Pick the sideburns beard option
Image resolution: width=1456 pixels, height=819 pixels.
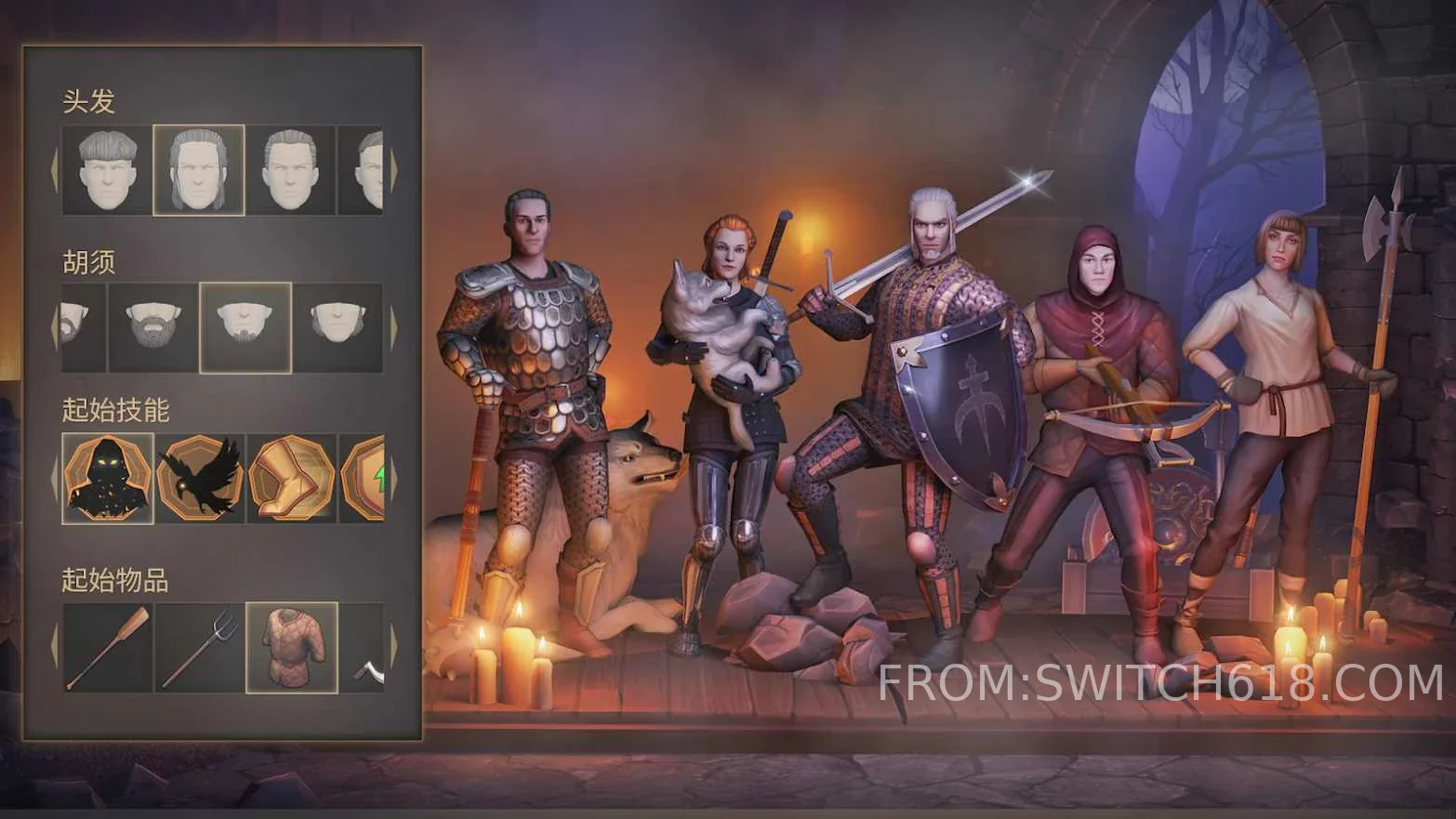coord(336,327)
